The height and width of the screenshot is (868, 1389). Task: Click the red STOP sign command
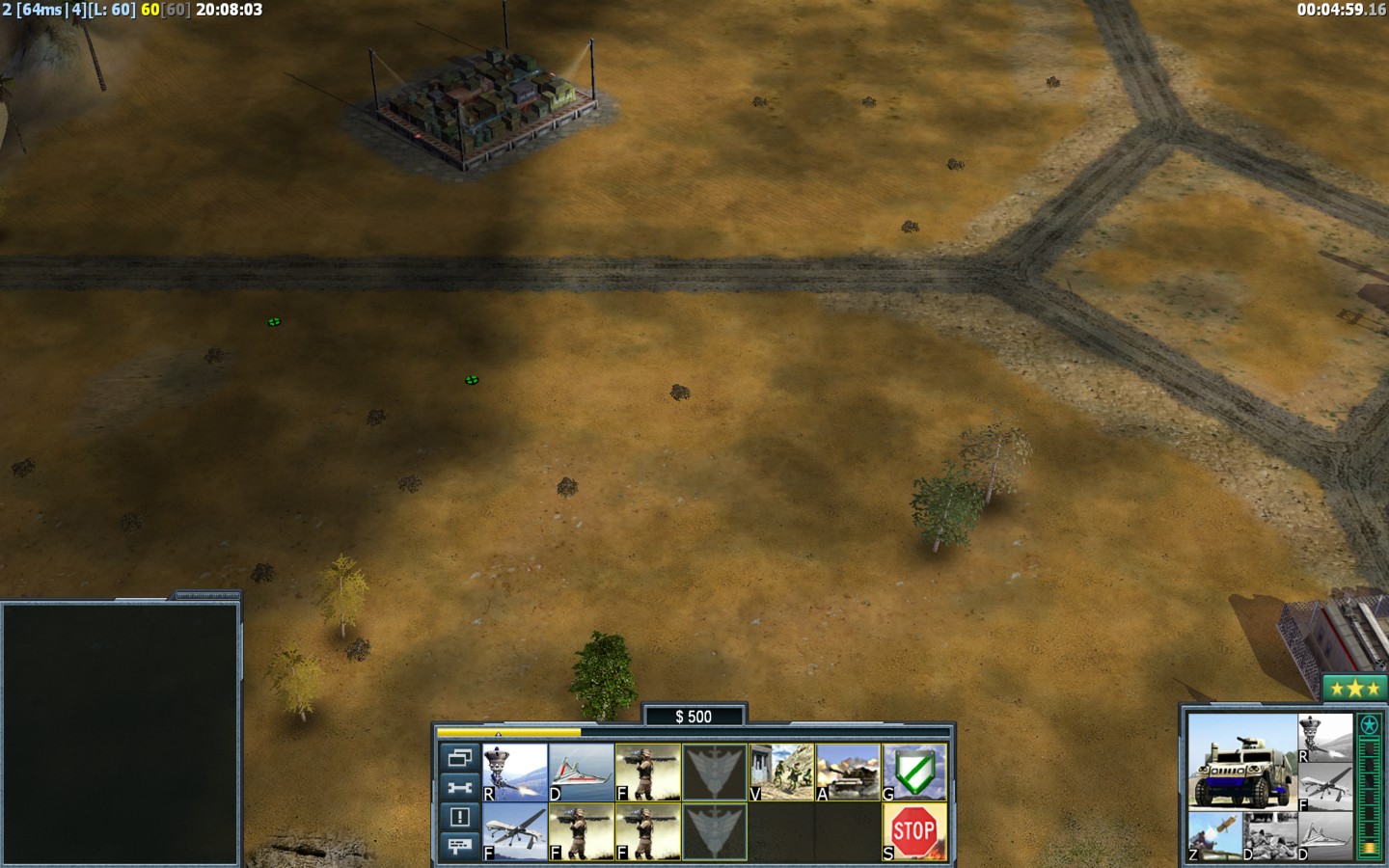pyautogui.click(x=914, y=831)
